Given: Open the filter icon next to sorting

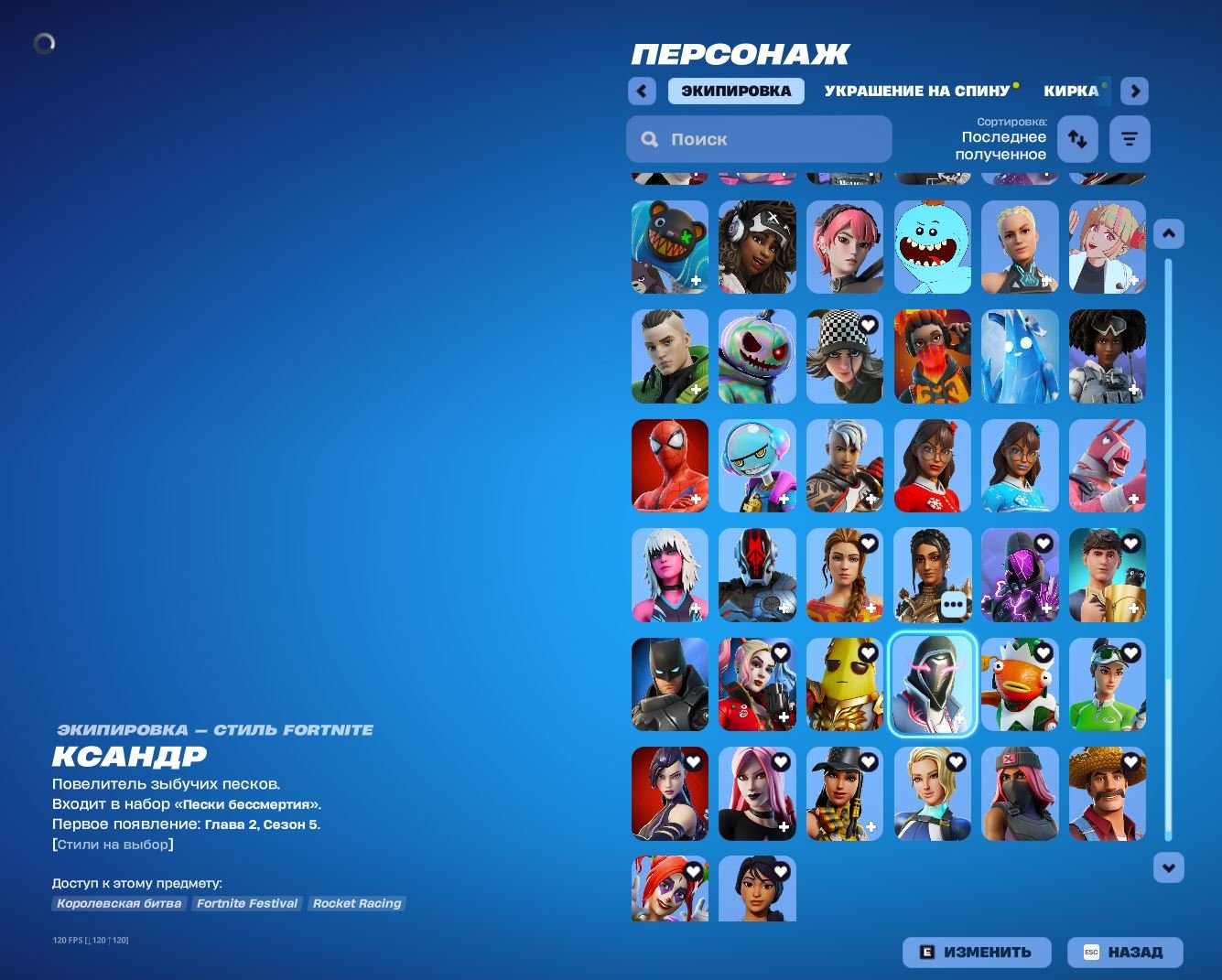Looking at the screenshot, I should (1129, 138).
